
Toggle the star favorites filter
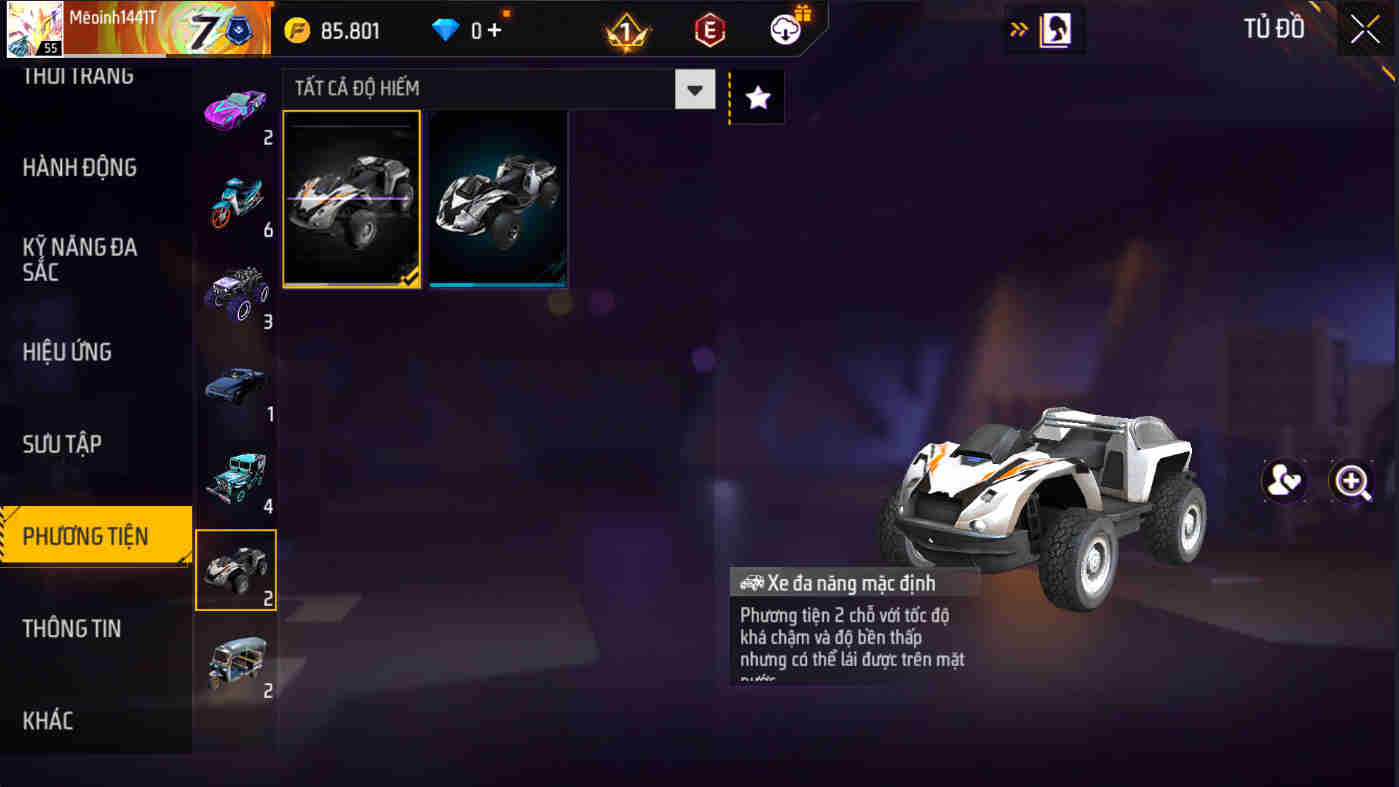click(x=757, y=96)
